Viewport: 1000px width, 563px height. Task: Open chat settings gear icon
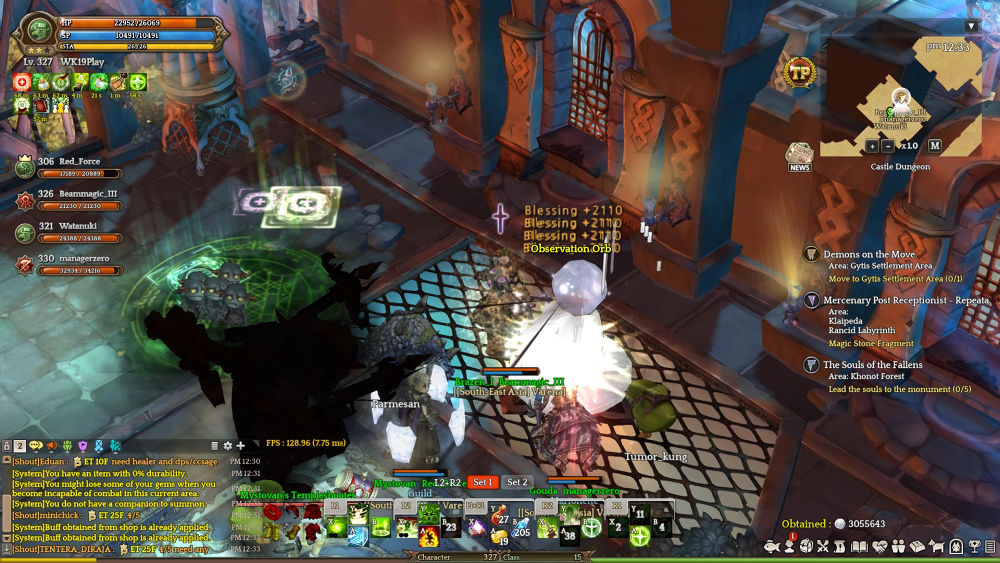coord(227,445)
